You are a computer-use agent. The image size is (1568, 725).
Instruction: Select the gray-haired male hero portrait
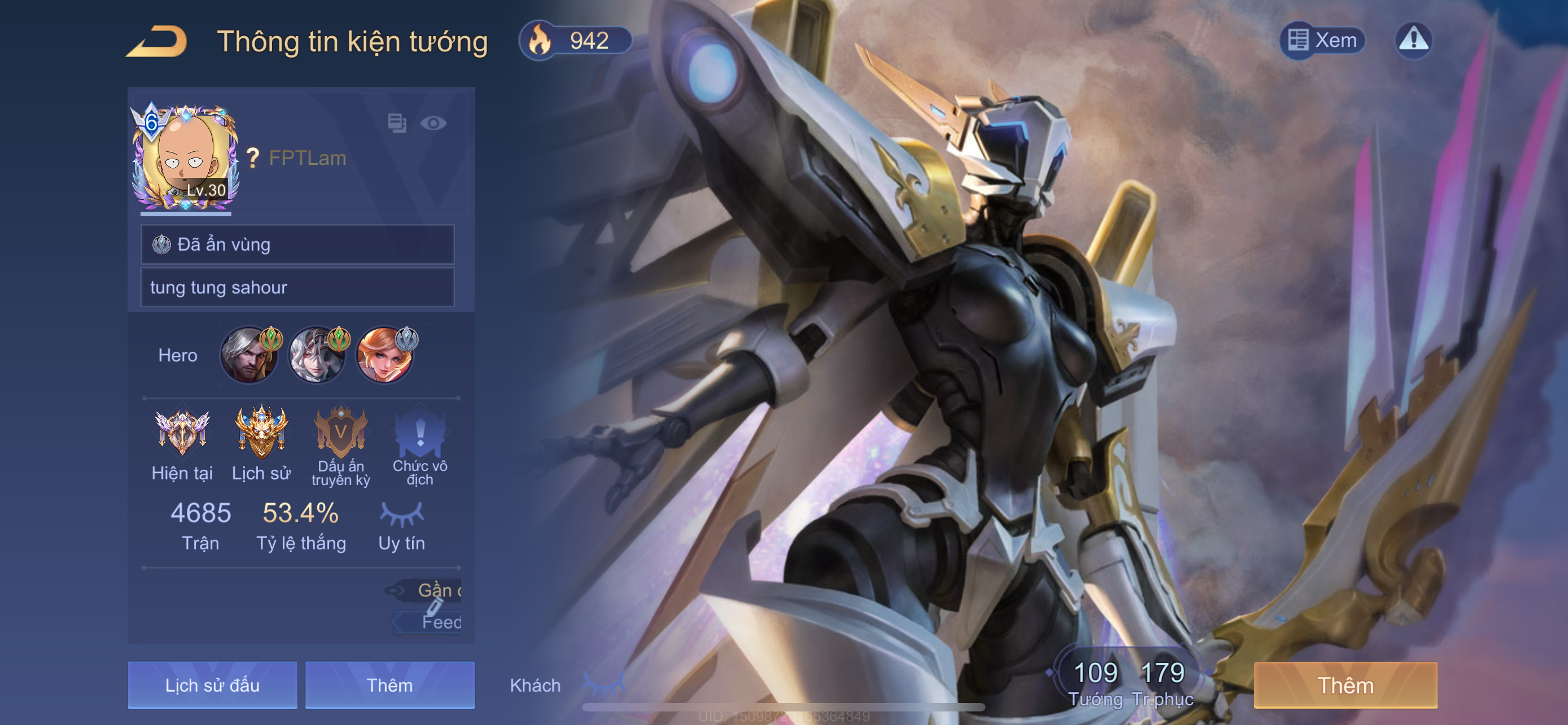point(249,355)
